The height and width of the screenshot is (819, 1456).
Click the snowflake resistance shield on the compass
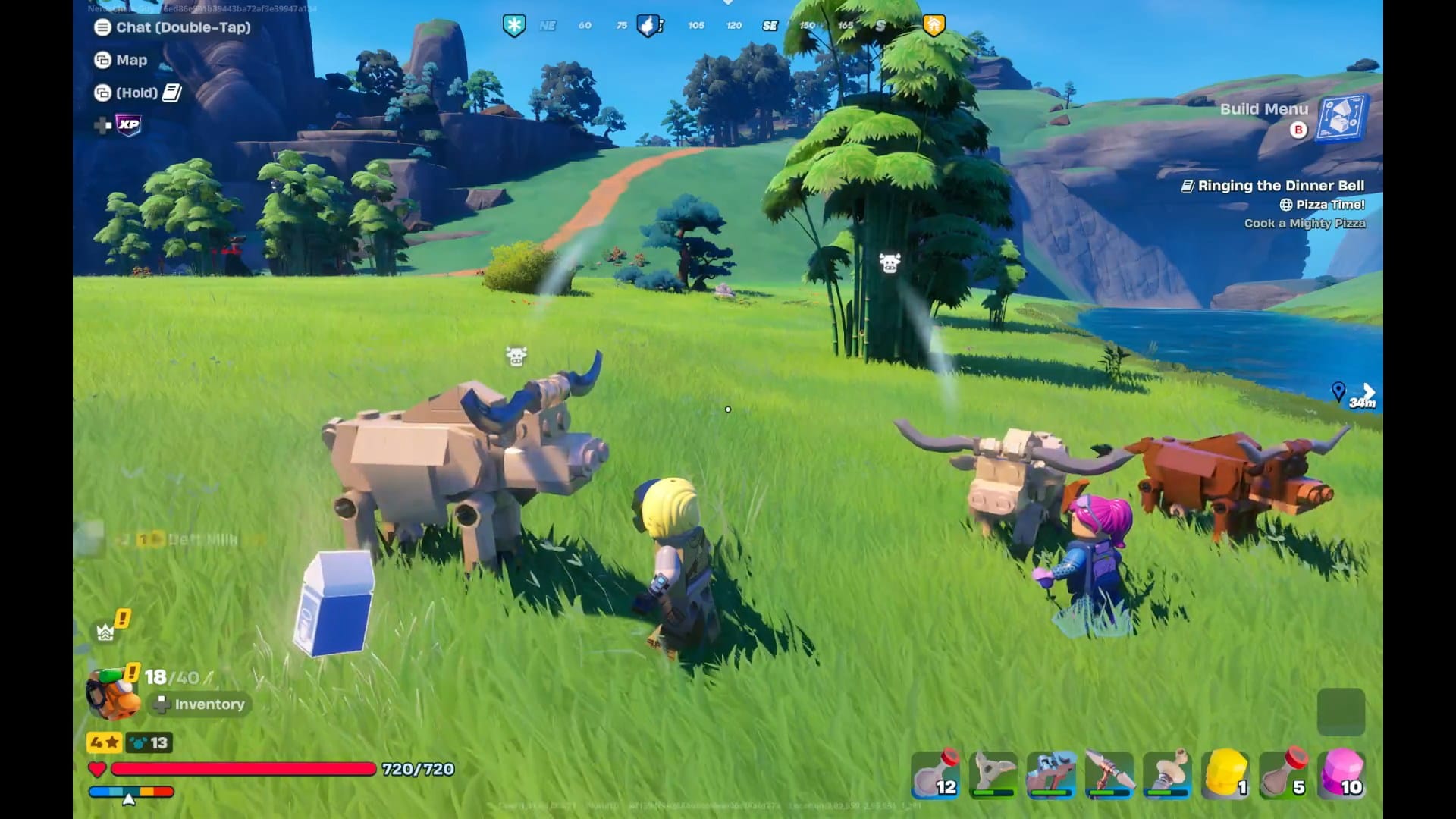click(x=514, y=24)
